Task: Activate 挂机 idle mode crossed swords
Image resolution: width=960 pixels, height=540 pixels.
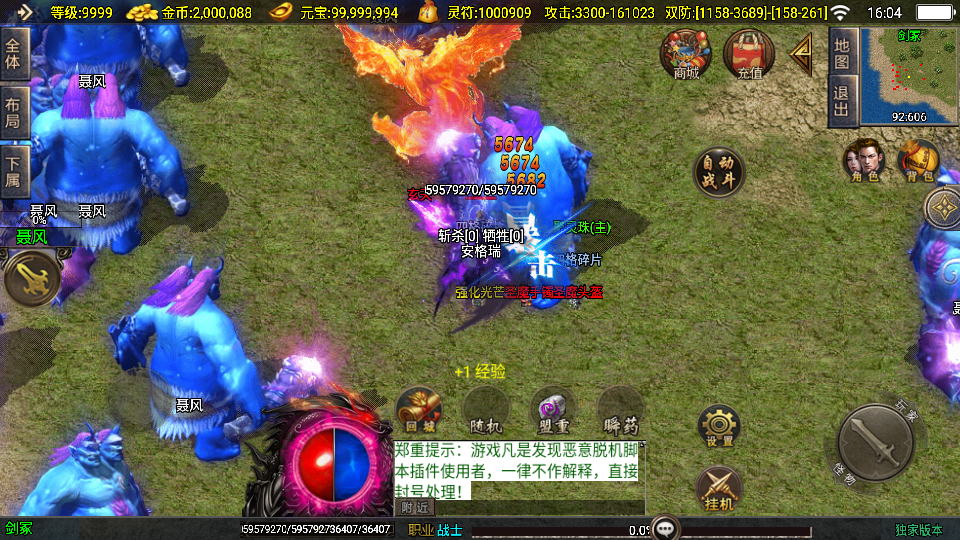Action: click(x=719, y=488)
